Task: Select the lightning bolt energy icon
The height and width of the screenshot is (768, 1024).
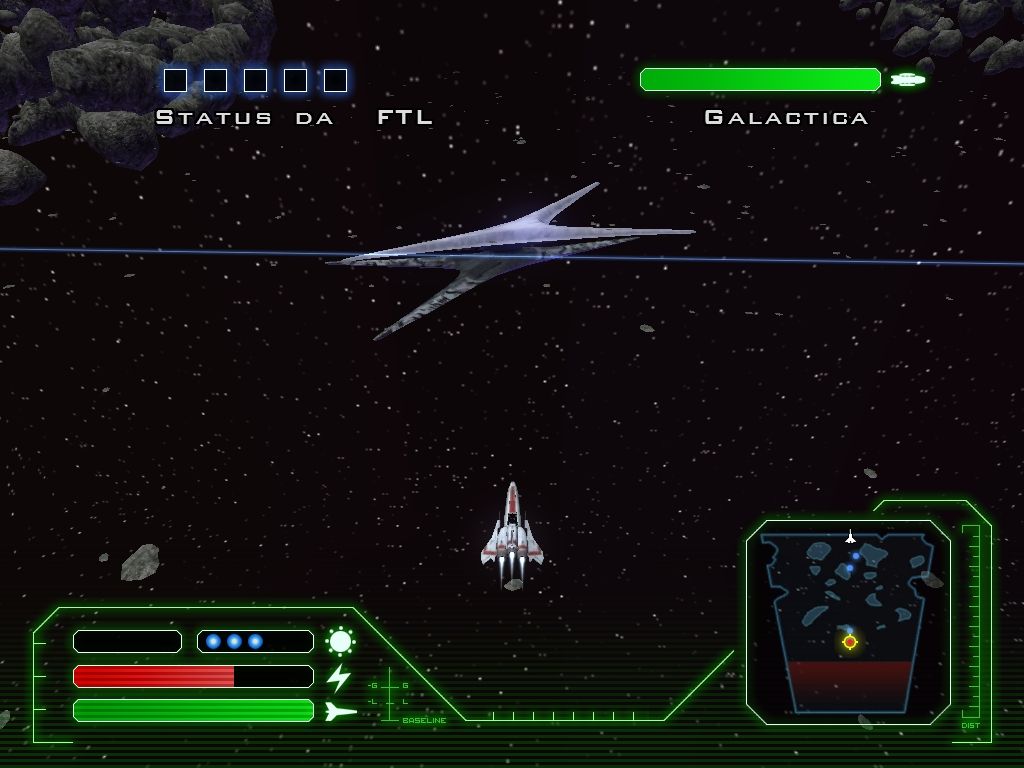Action: coord(339,677)
